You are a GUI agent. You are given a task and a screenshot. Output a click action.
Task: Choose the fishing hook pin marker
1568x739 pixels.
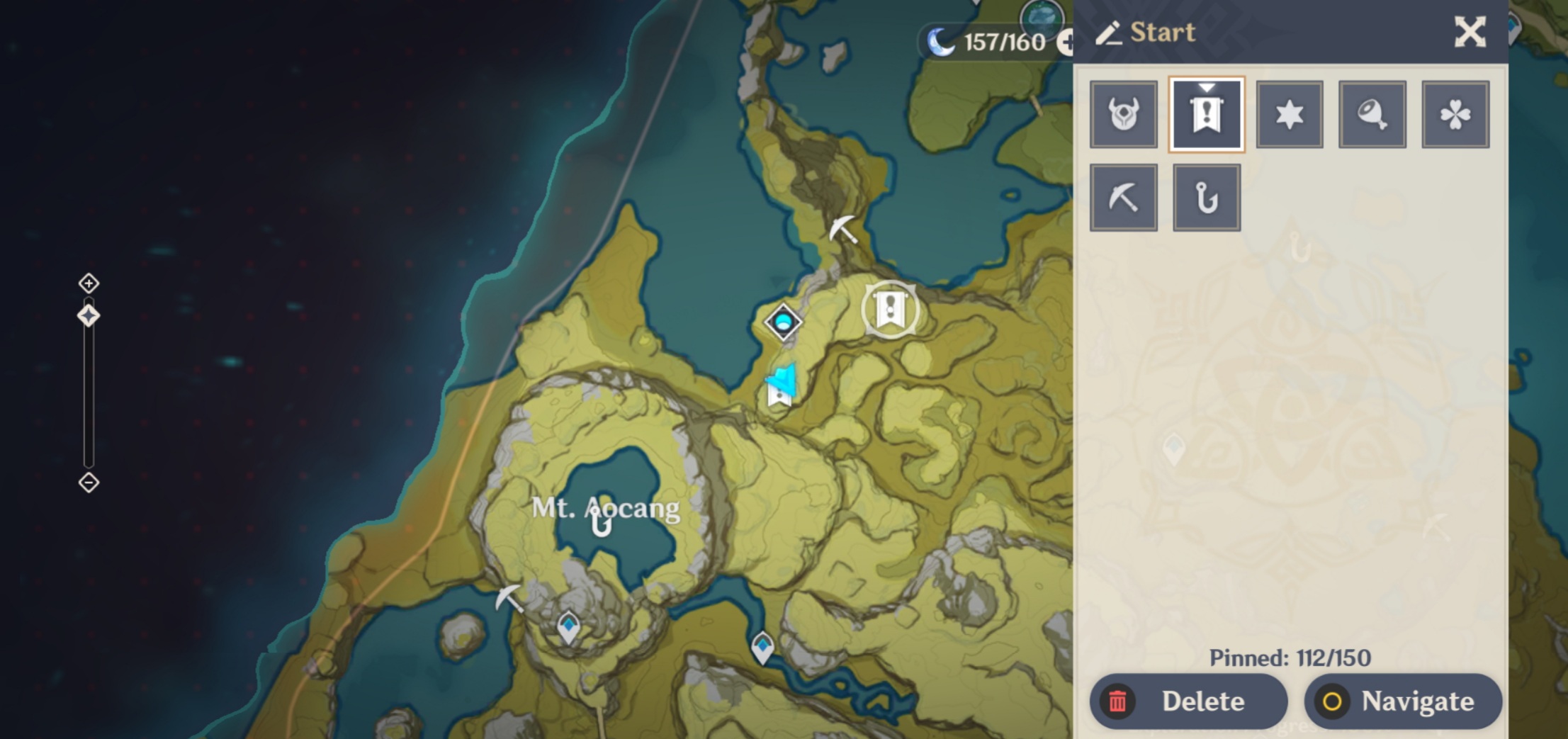coord(1207,196)
